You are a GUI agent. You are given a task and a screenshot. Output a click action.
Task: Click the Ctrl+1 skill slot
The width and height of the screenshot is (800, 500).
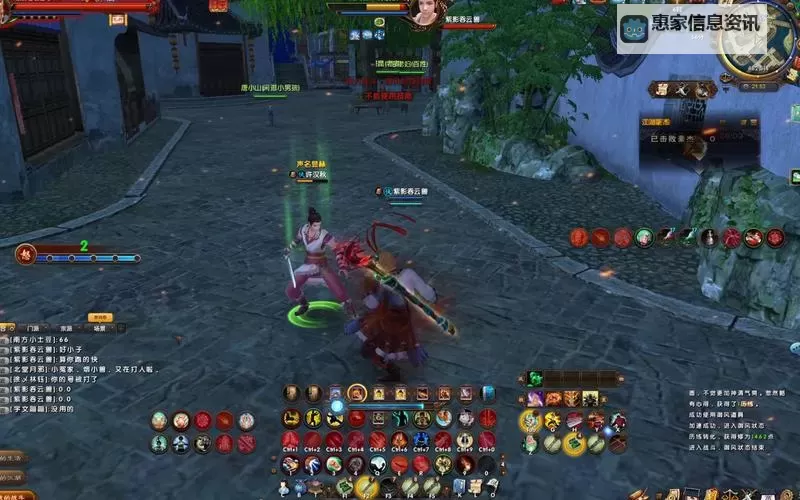(x=291, y=441)
